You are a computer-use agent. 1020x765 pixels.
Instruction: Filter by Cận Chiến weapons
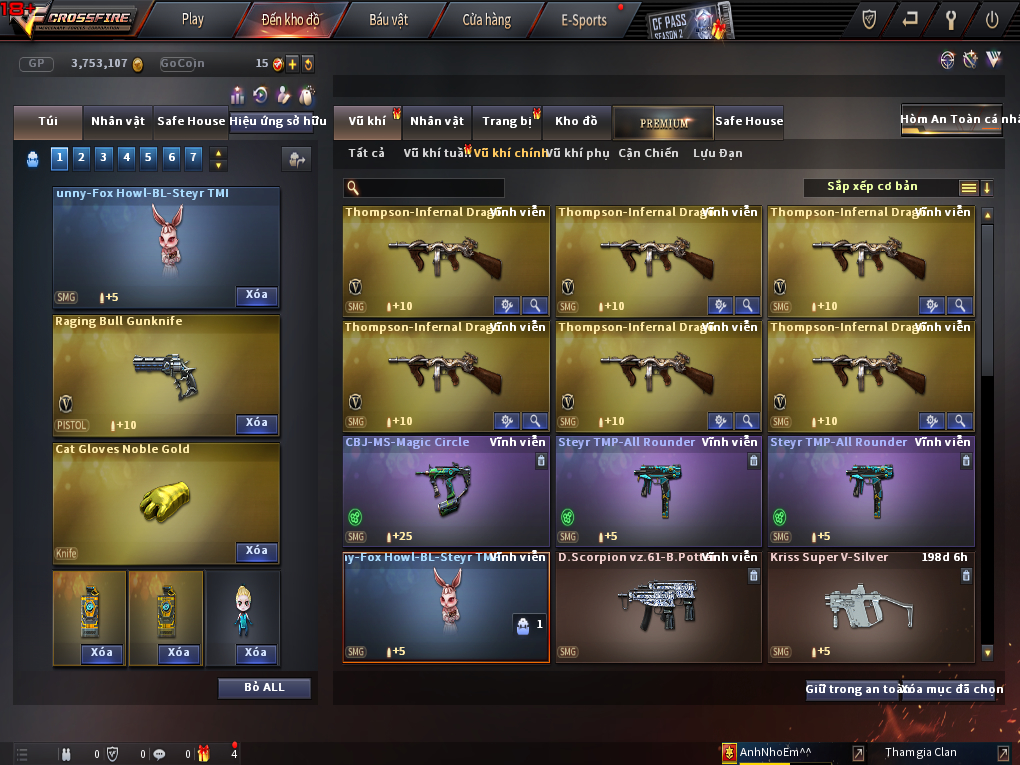648,153
